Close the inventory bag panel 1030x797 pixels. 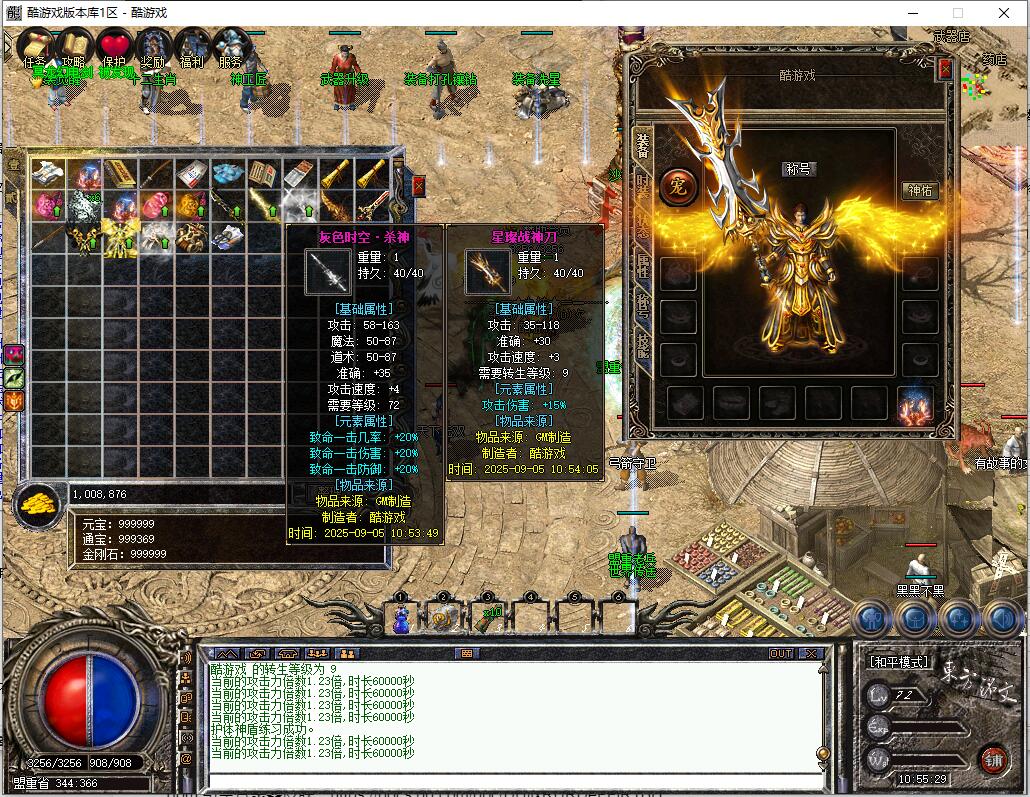[419, 185]
